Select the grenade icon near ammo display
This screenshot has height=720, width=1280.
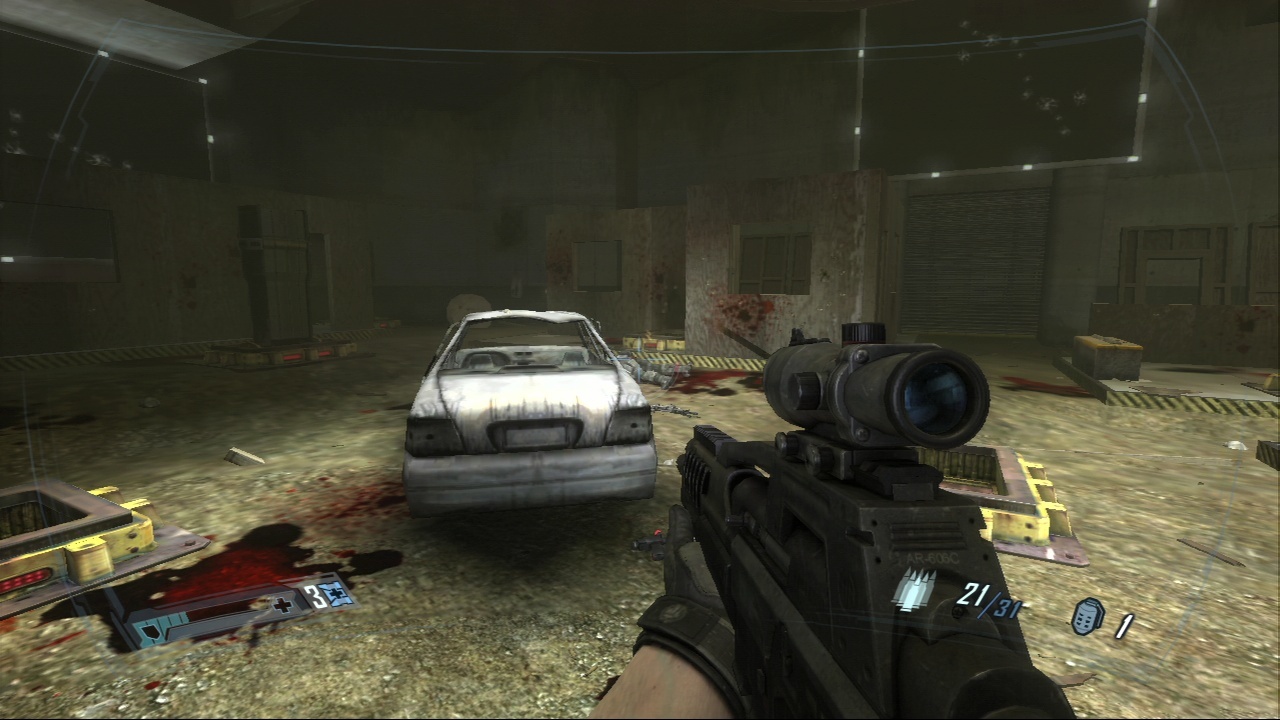[x=1086, y=618]
